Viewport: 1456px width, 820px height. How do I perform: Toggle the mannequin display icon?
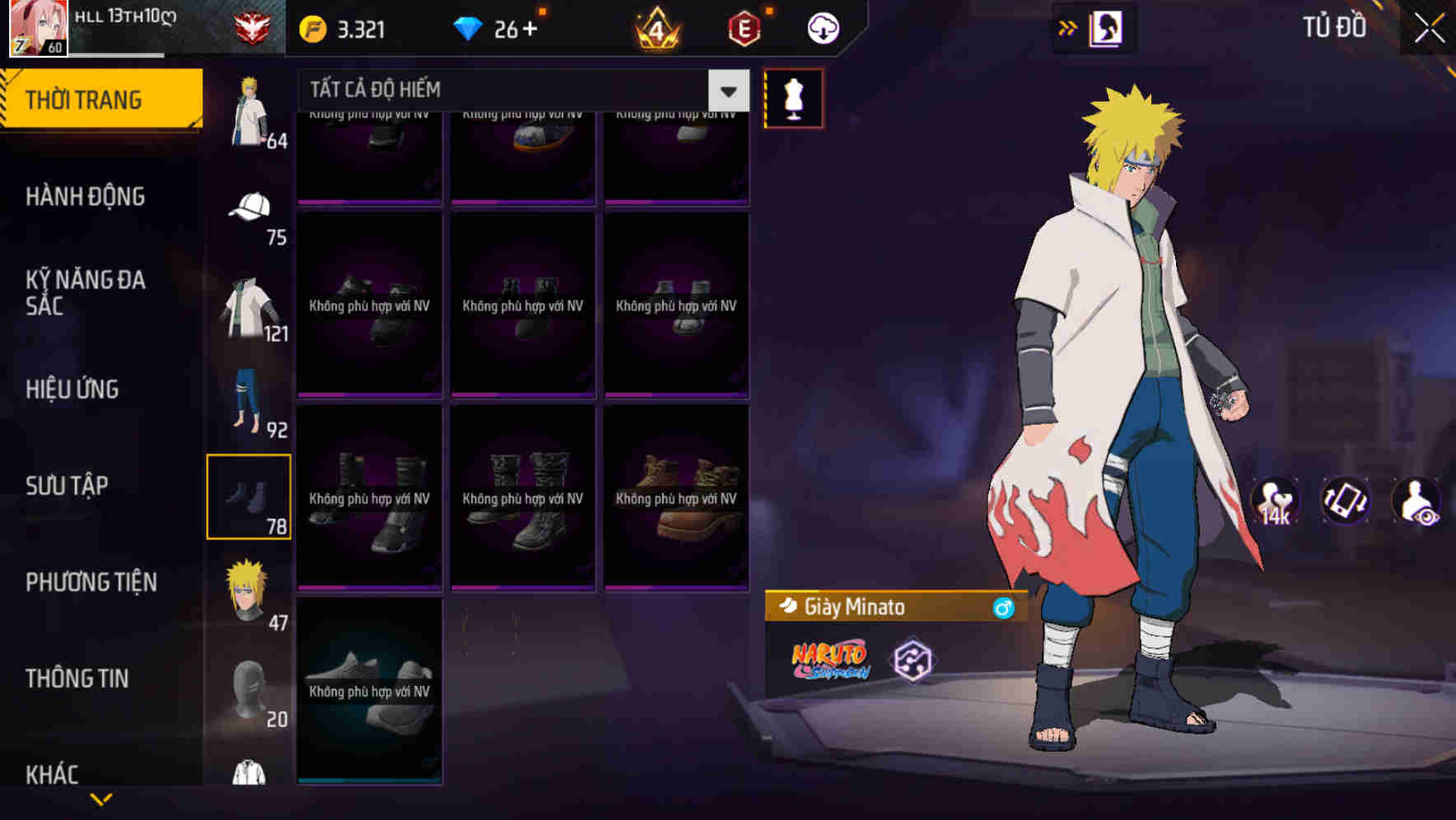click(x=795, y=98)
